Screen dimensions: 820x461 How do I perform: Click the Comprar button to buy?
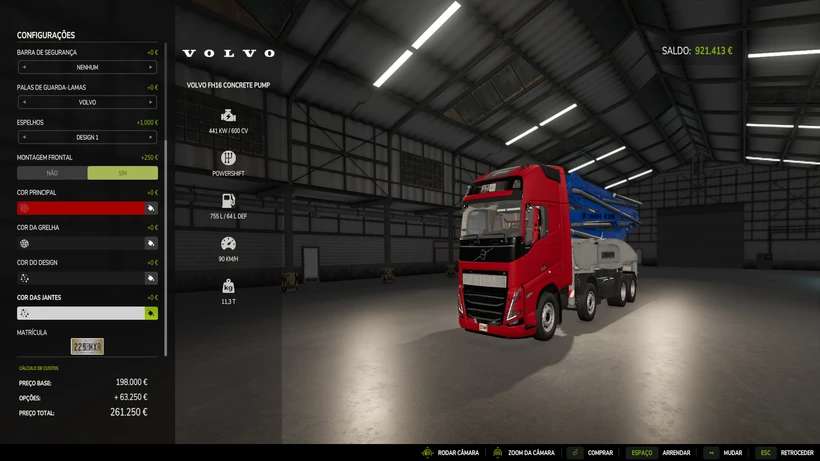point(590,452)
